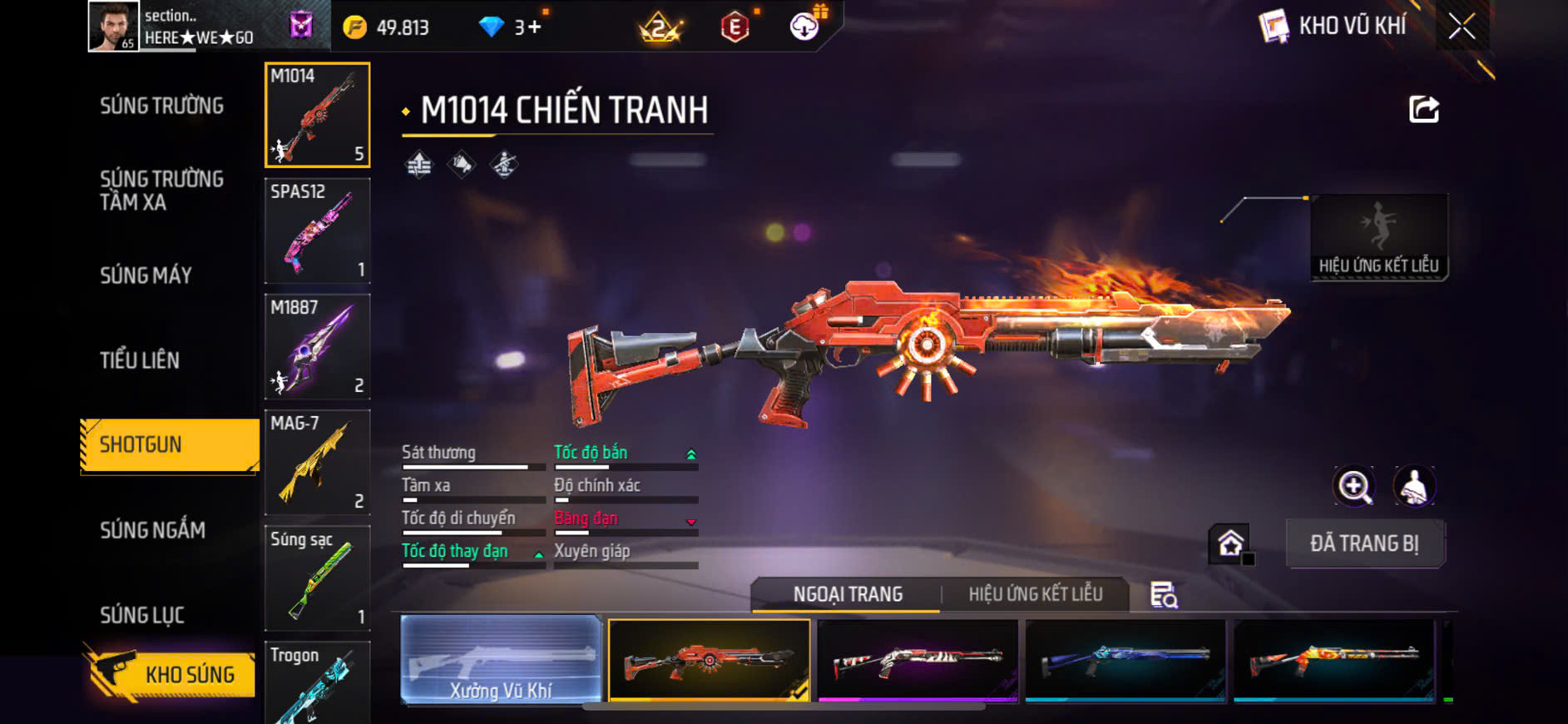
Task: Pick the M1887 shotgun slot
Action: click(x=317, y=346)
